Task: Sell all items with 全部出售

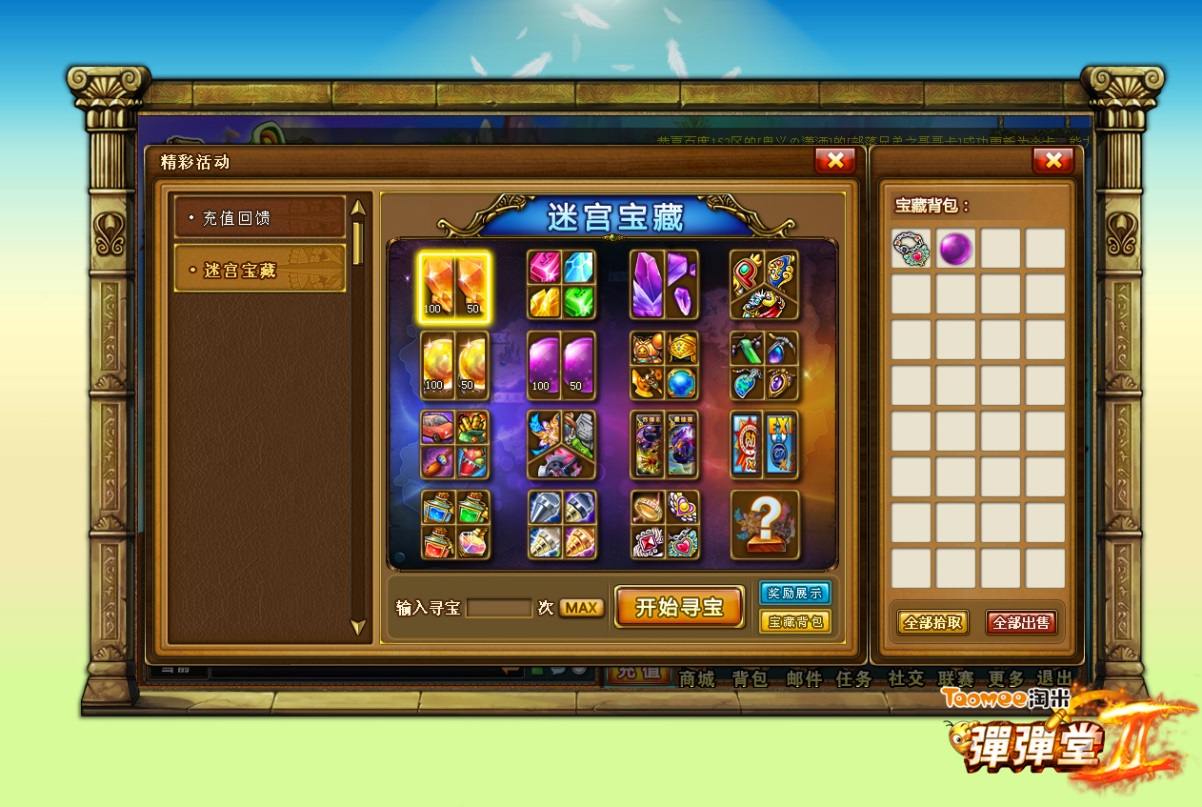Action: tap(1021, 622)
